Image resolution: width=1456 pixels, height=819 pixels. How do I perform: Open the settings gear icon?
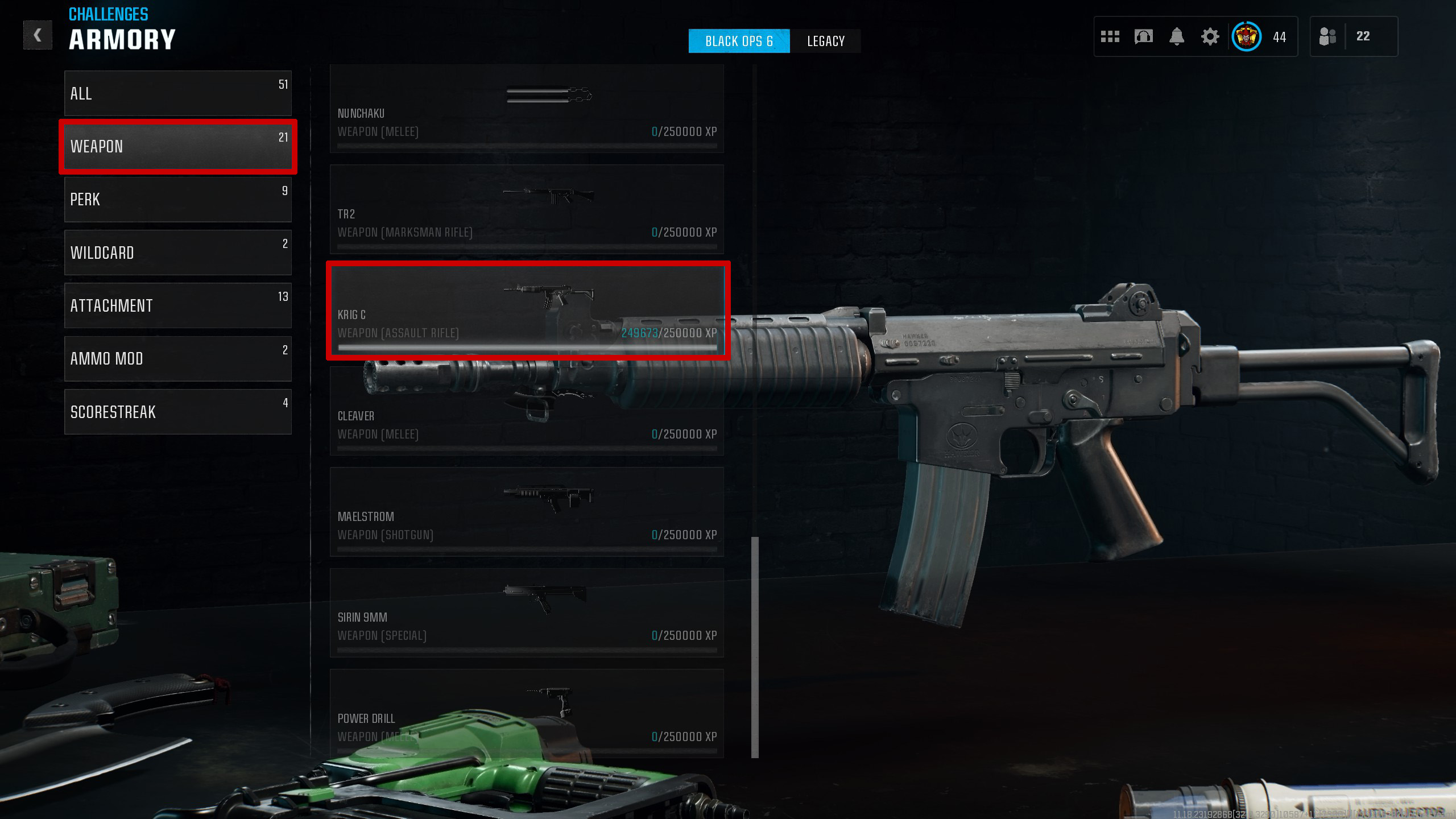[x=1210, y=36]
